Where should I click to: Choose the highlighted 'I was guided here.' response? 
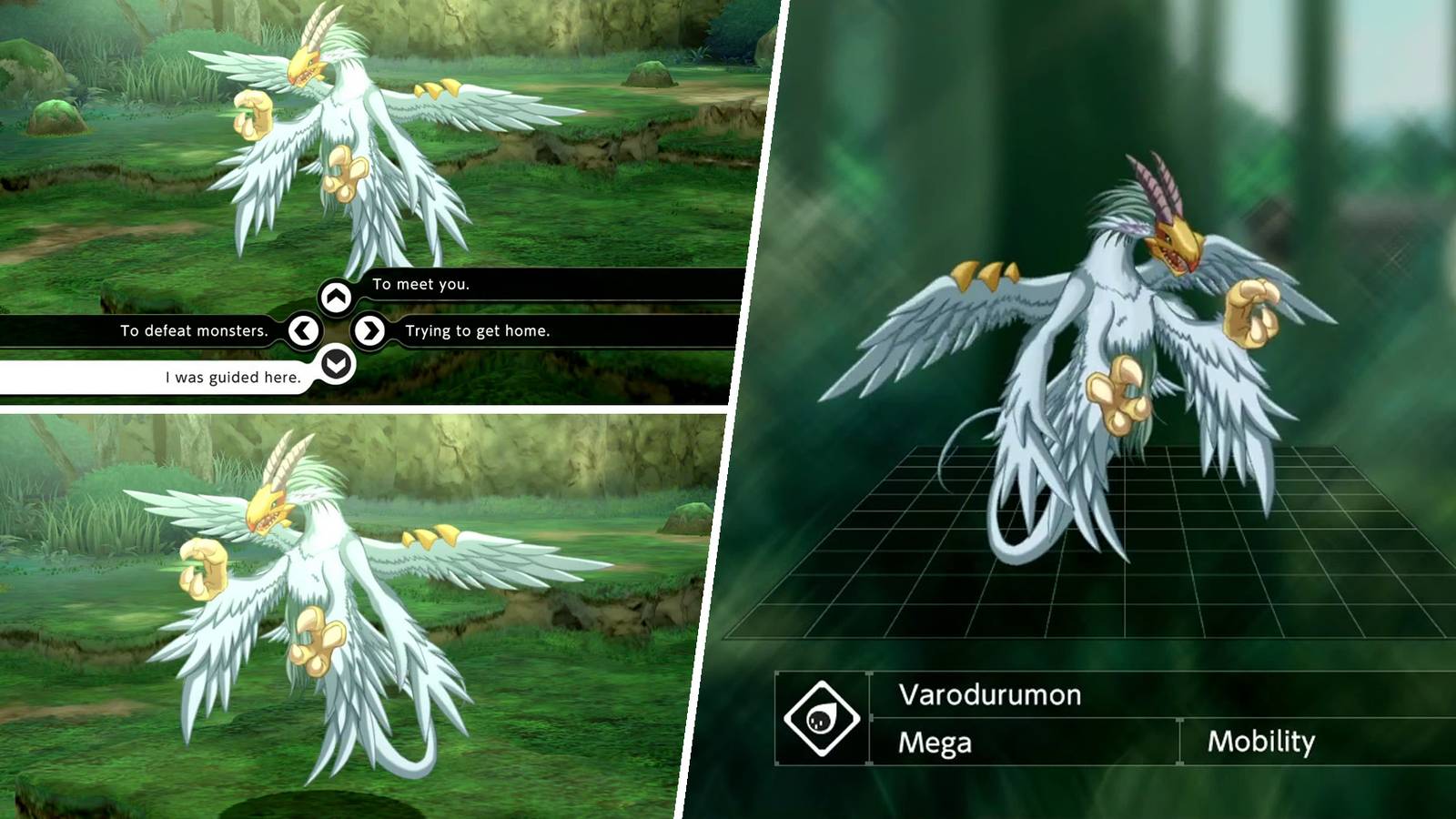[x=232, y=376]
